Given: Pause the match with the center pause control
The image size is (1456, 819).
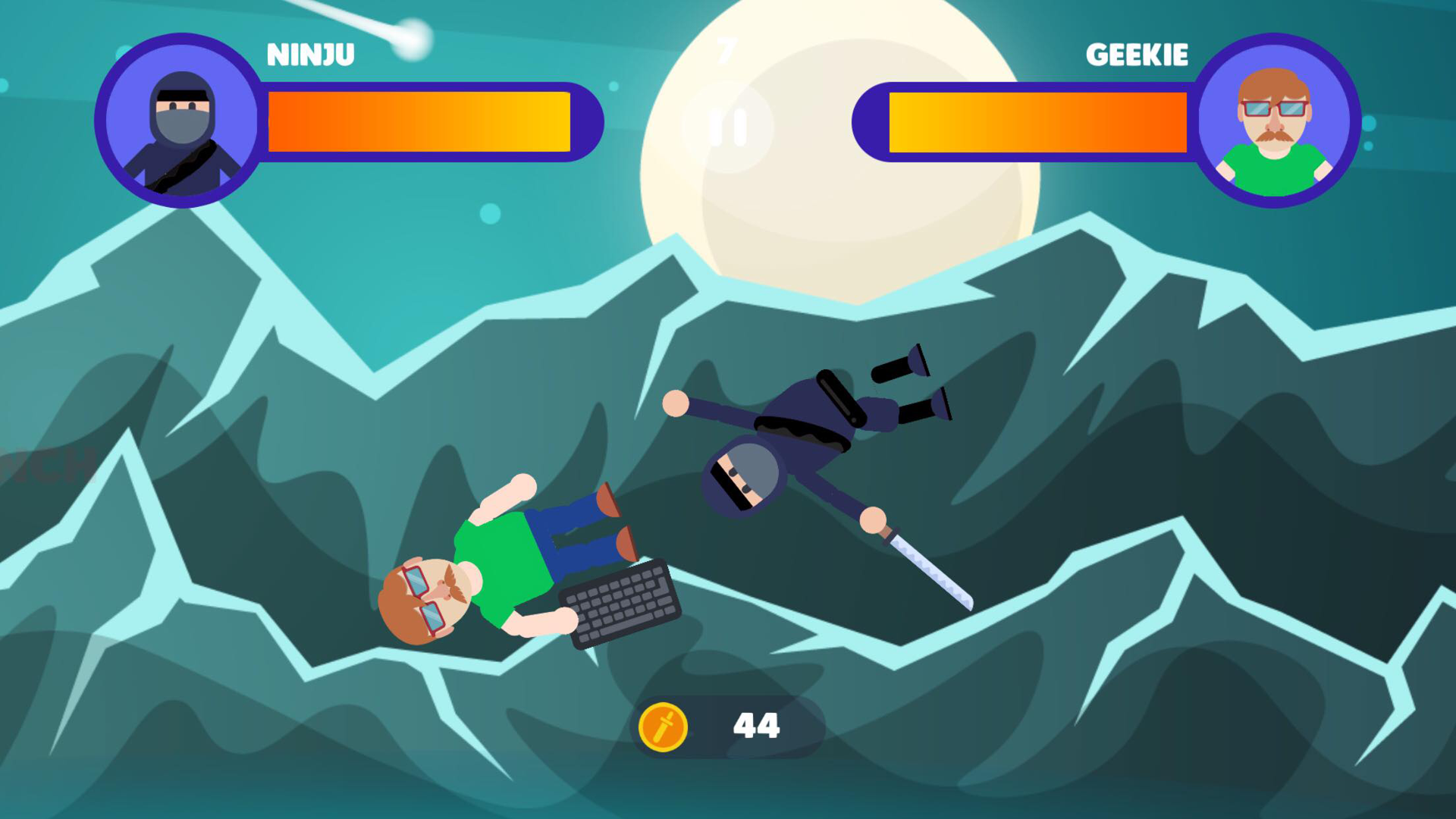Looking at the screenshot, I should (x=726, y=127).
